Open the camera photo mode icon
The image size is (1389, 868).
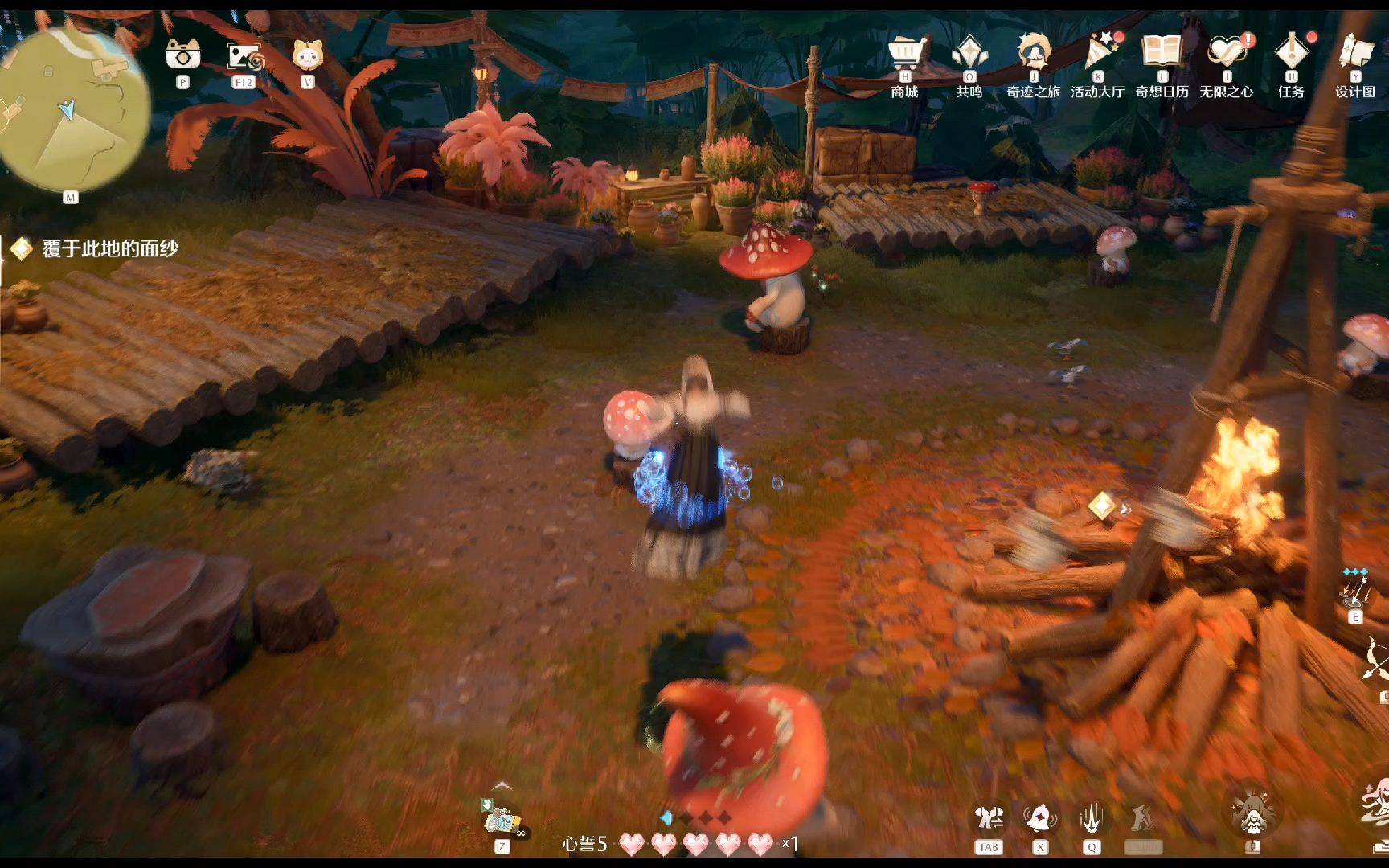point(183,55)
